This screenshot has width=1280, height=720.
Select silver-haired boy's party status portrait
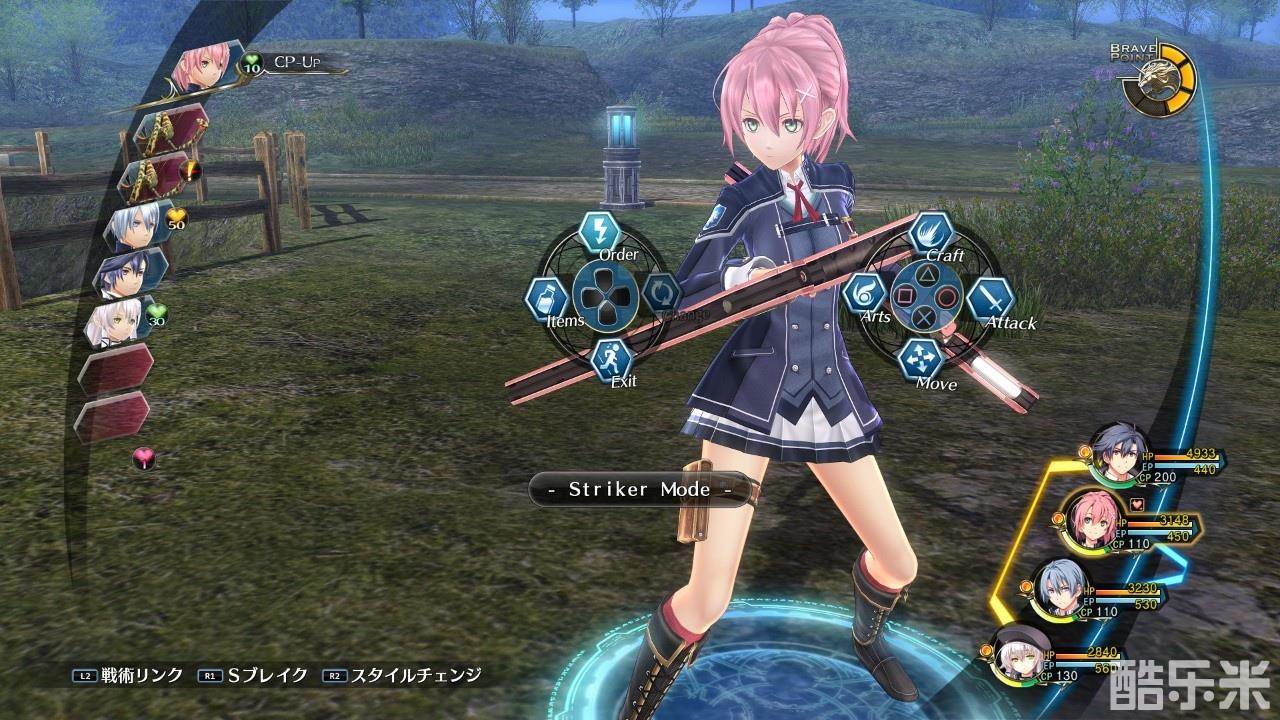(1056, 588)
